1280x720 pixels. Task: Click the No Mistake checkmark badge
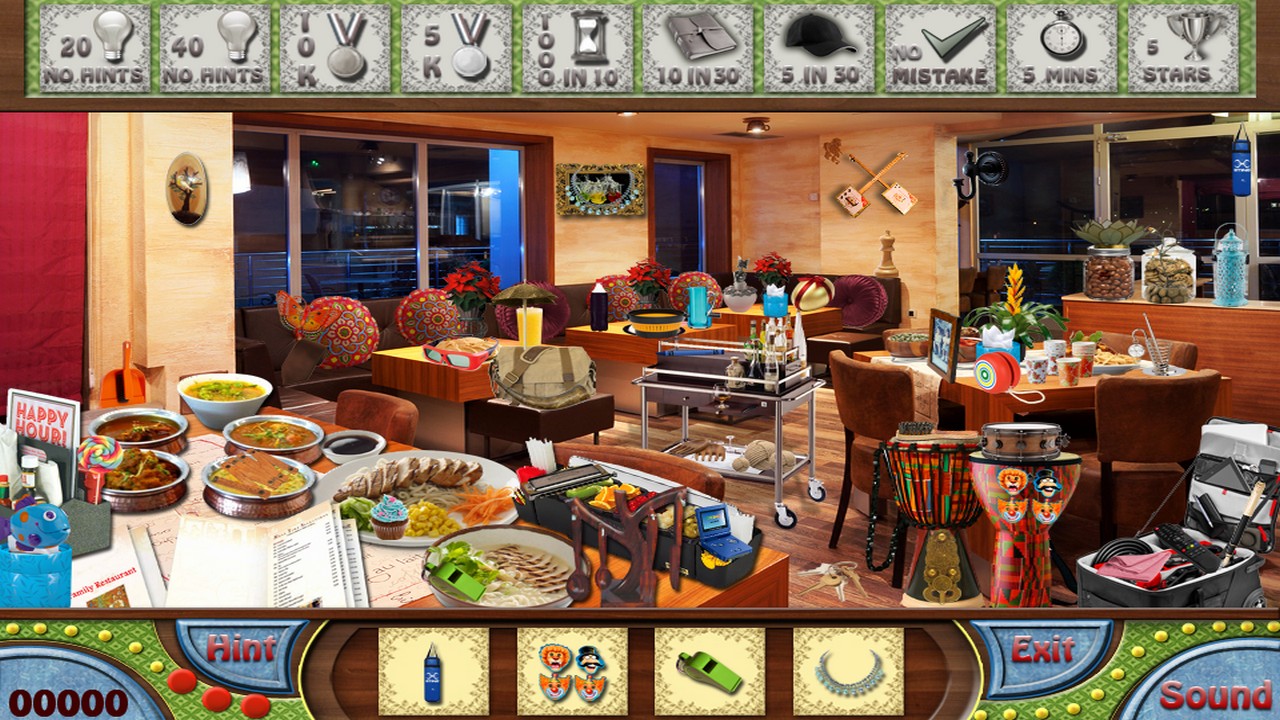938,46
